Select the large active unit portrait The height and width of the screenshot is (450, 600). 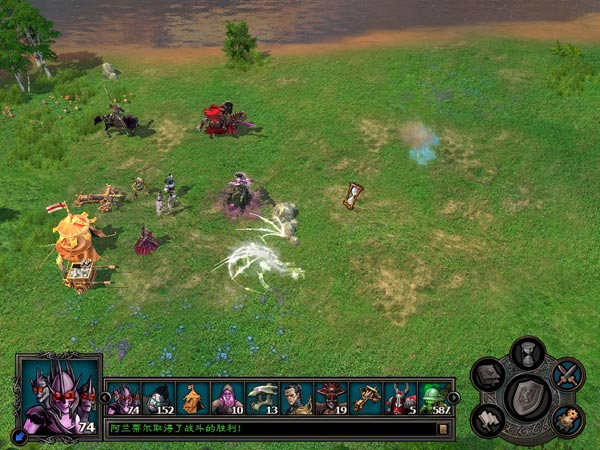pyautogui.click(x=59, y=395)
